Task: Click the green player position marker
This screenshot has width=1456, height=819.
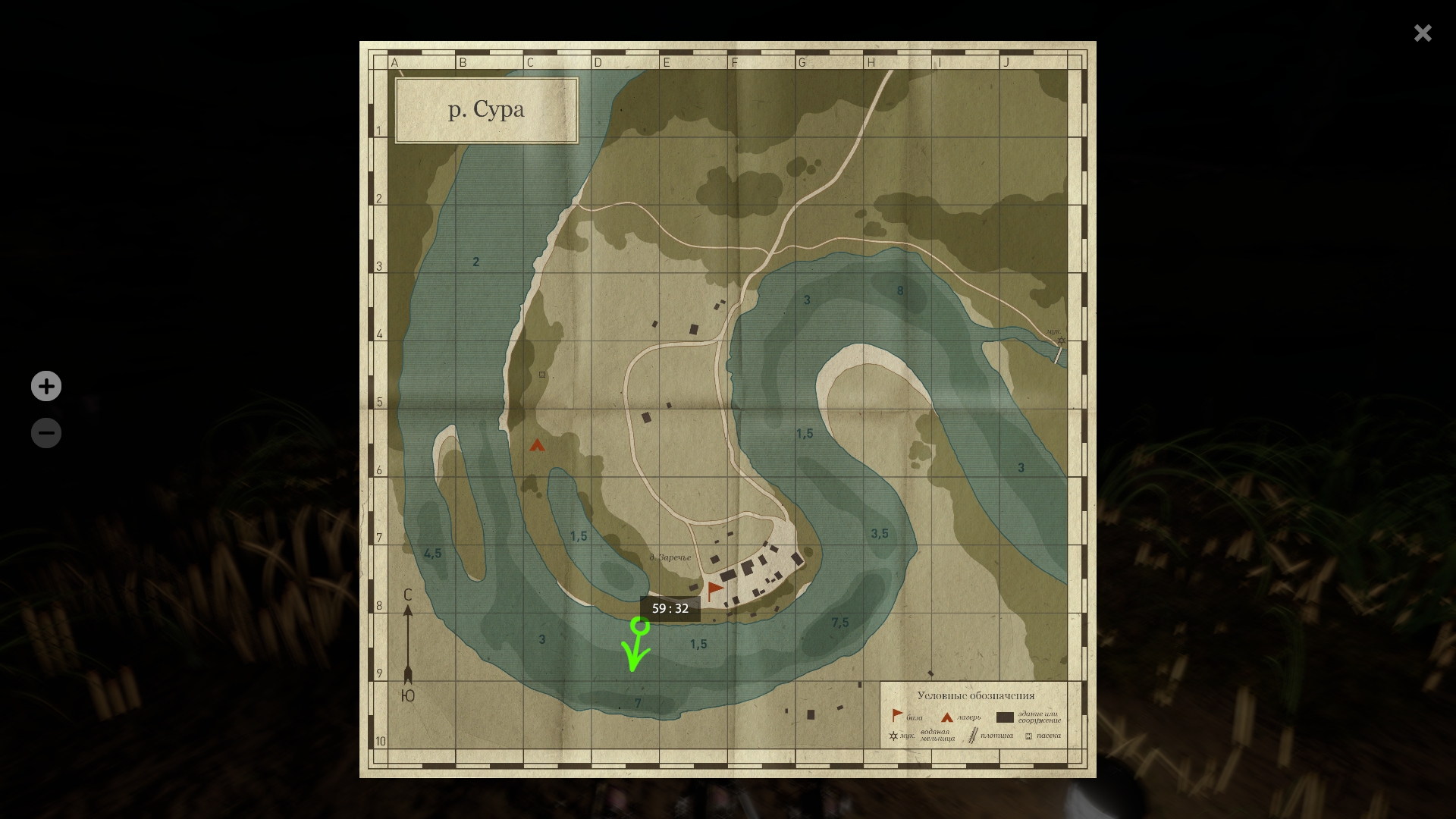Action: [640, 626]
